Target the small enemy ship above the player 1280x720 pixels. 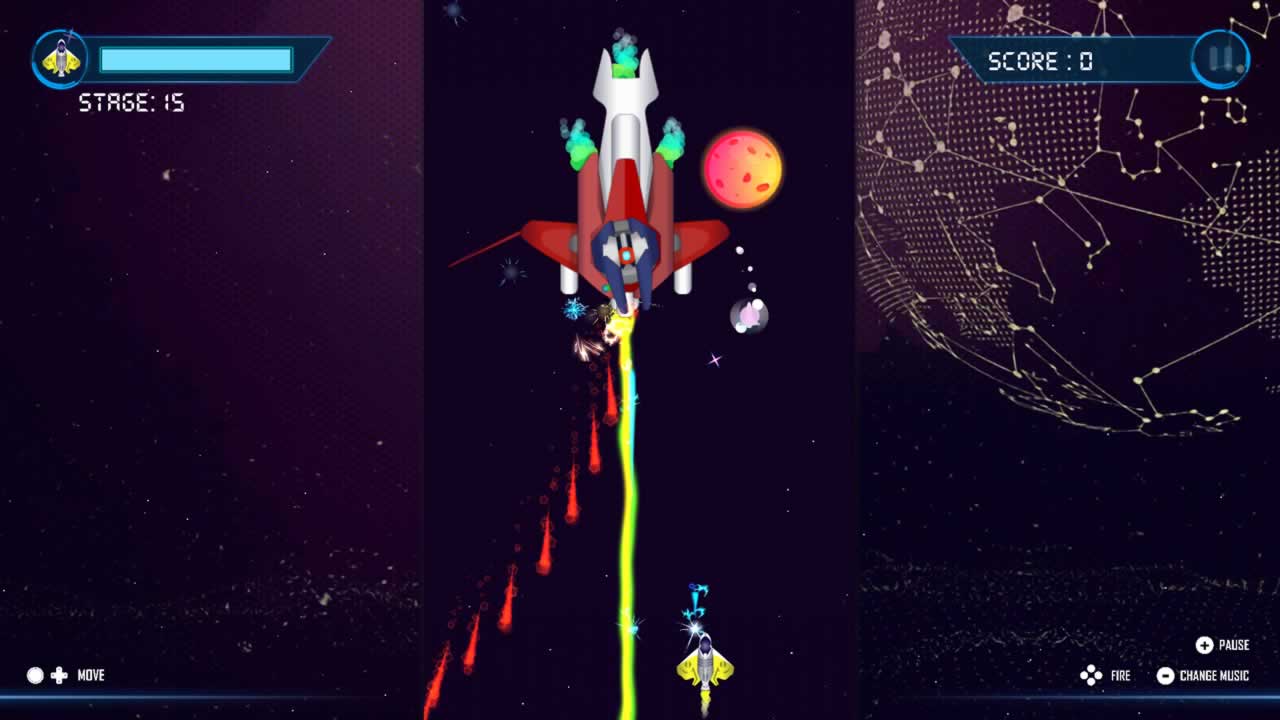696,597
